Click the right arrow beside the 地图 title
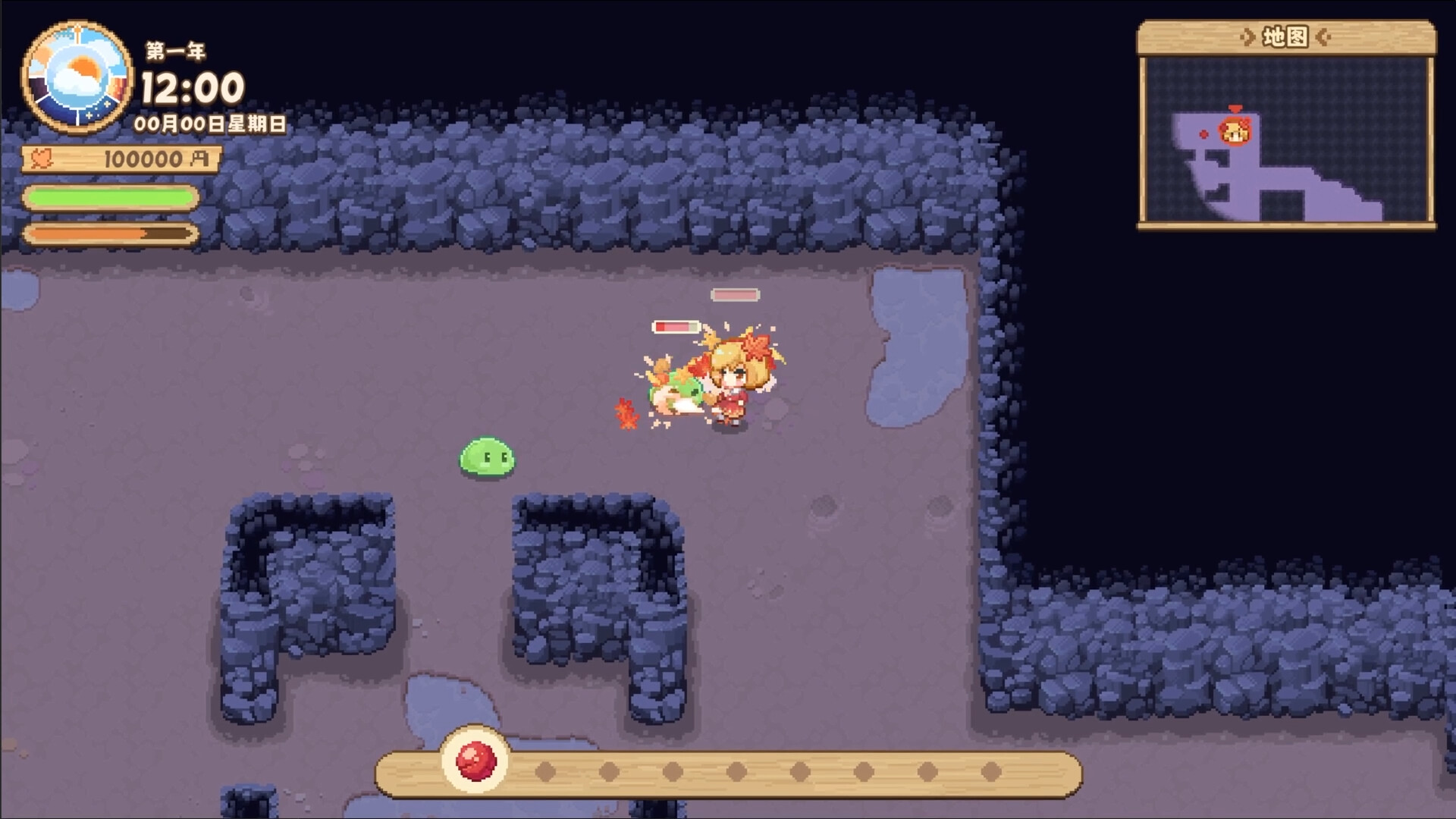Screen dimensions: 1456x819 point(1323,35)
